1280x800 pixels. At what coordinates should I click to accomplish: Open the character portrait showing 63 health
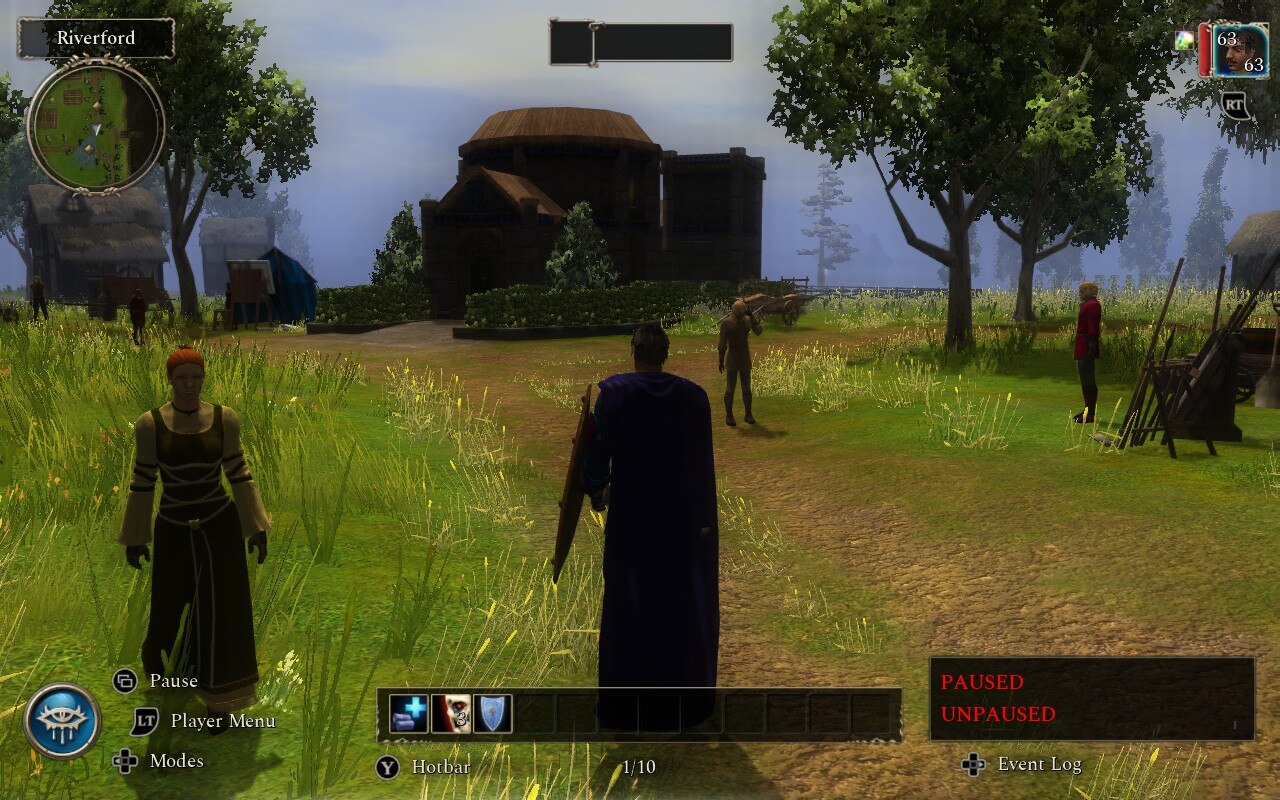point(1243,46)
